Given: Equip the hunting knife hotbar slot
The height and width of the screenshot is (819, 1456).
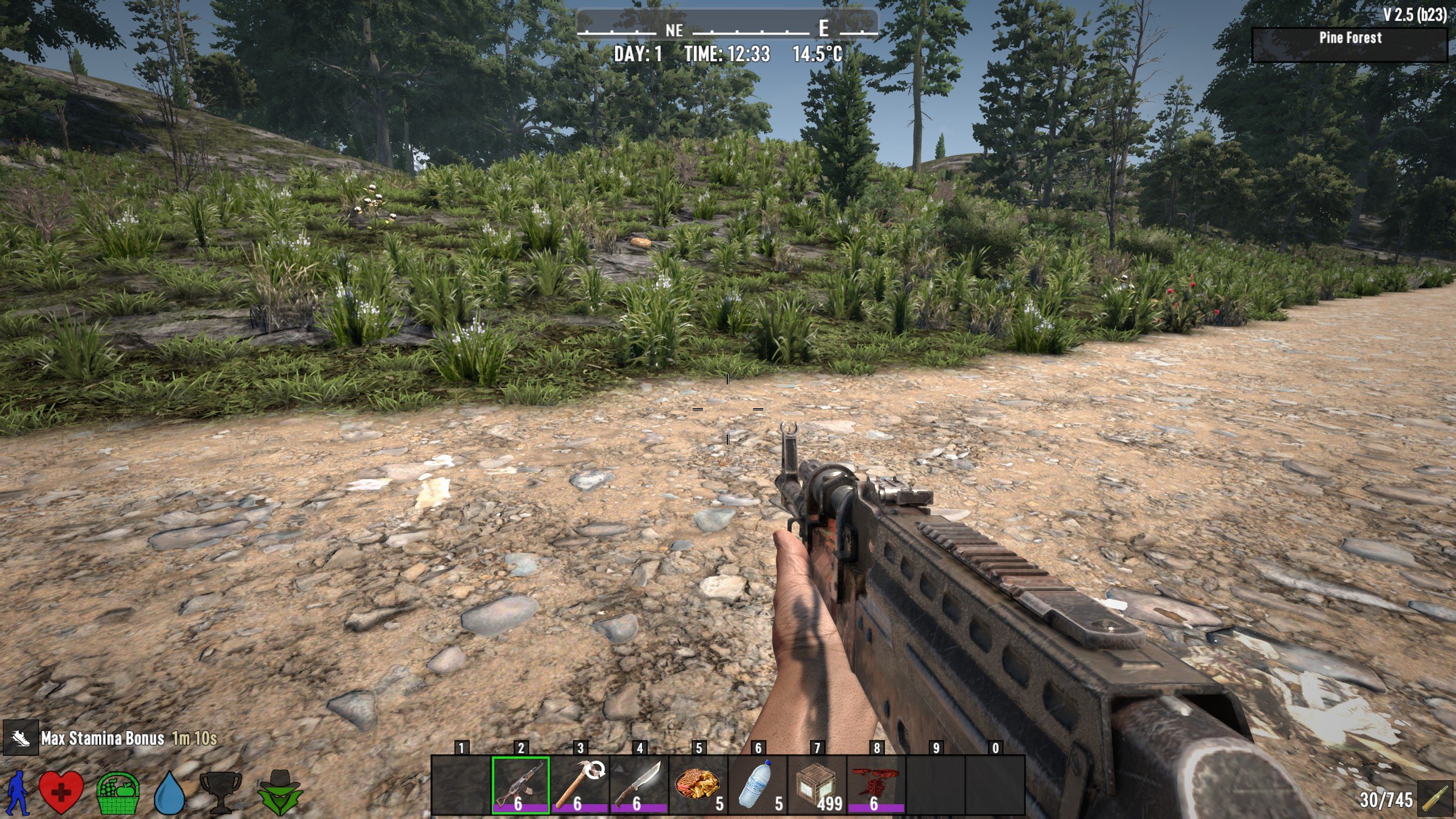Looking at the screenshot, I should click(639, 785).
